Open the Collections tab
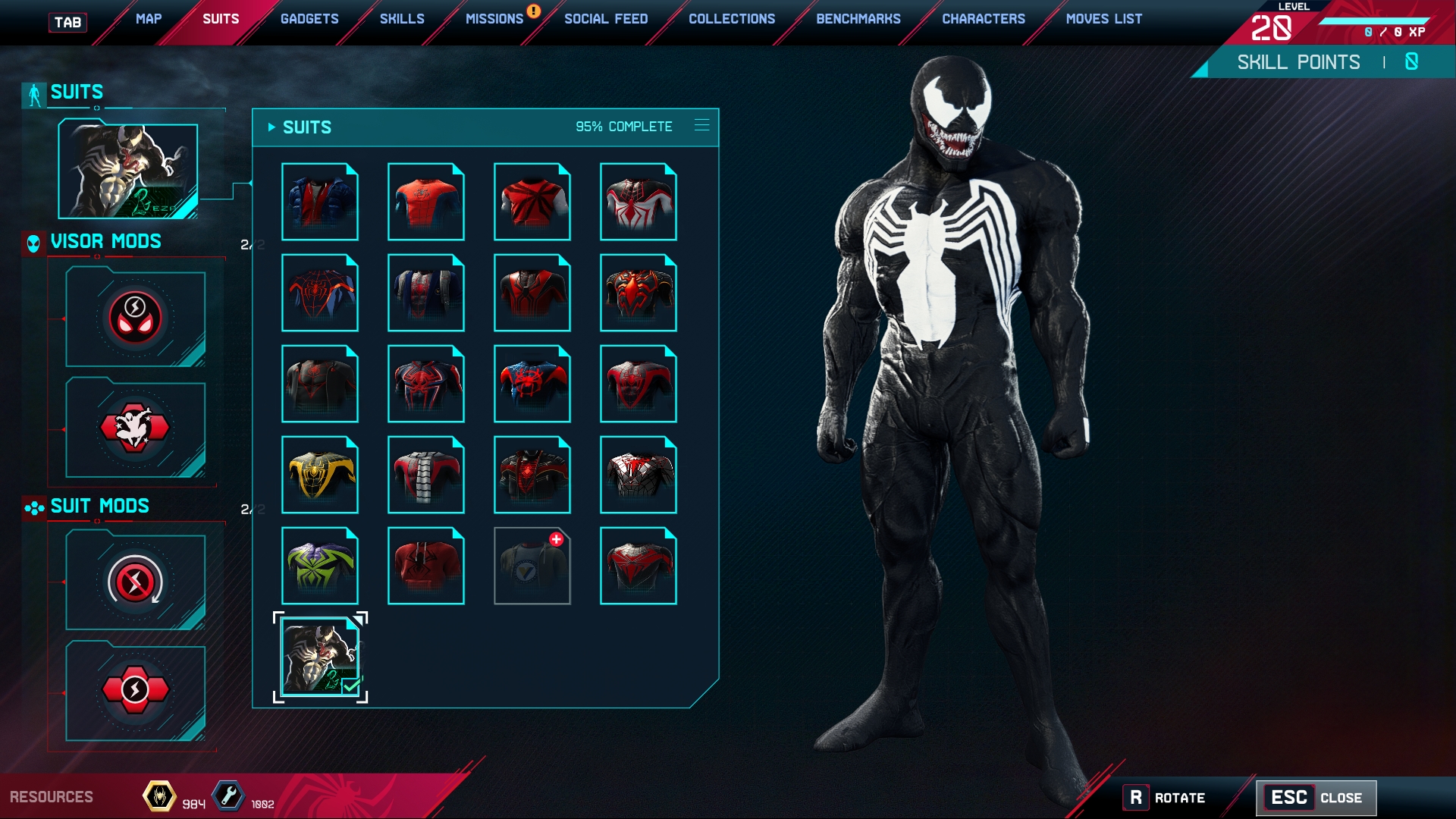 pos(732,19)
